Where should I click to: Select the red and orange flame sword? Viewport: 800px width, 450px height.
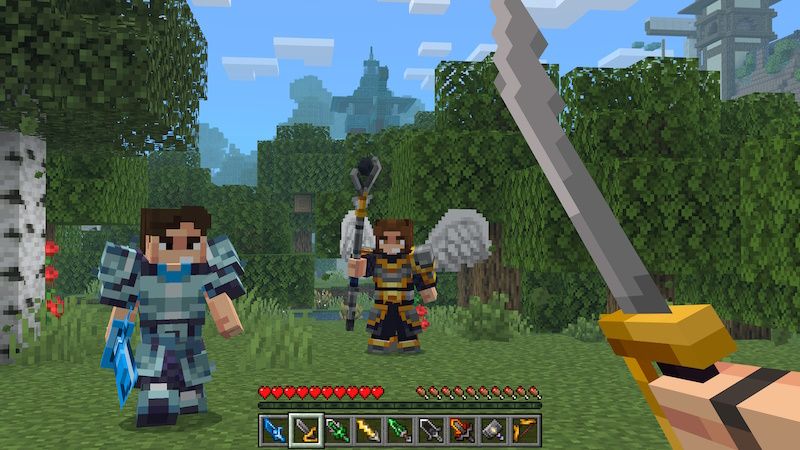coord(462,430)
